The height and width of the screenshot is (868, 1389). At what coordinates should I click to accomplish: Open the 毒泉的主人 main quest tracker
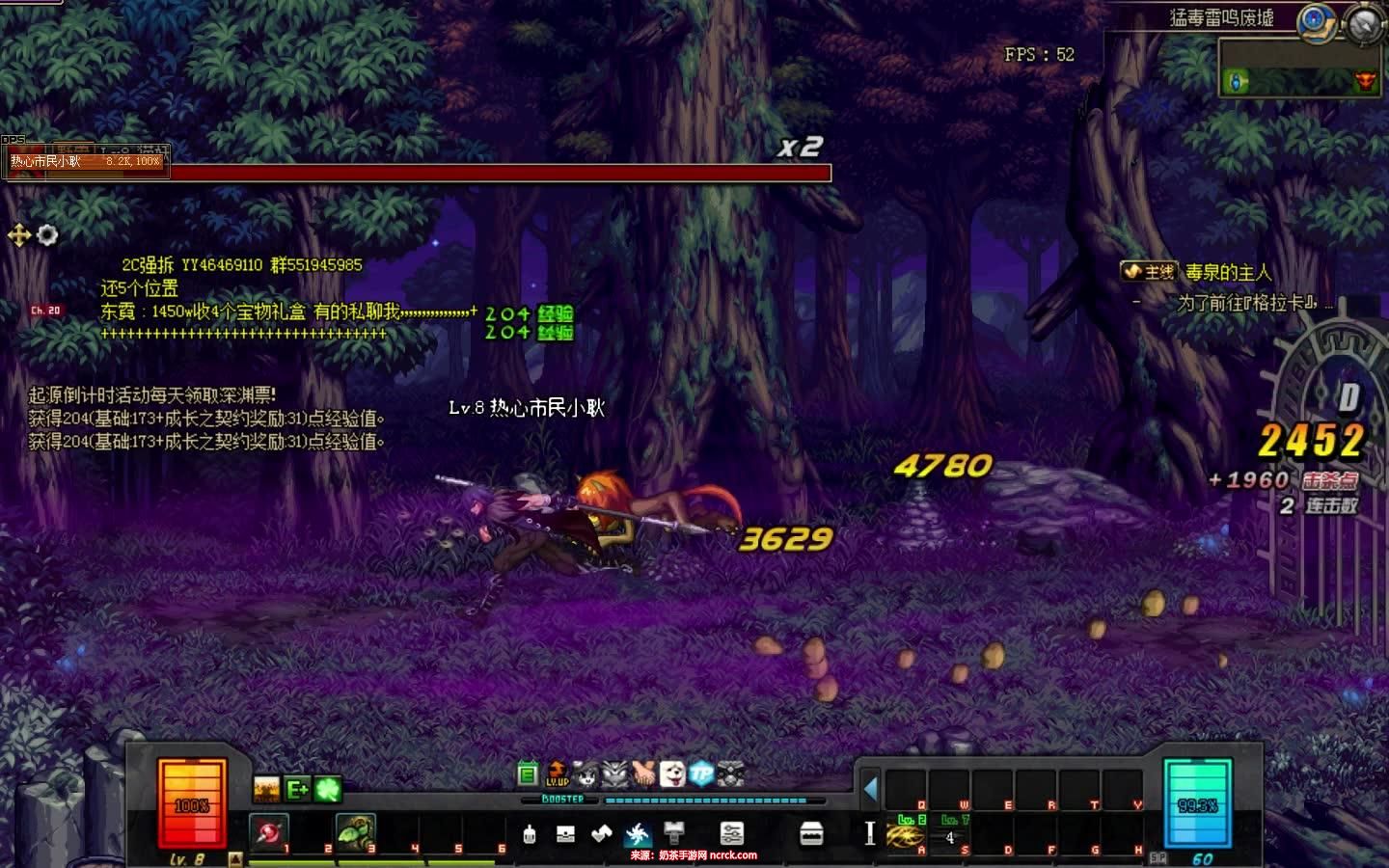(1227, 273)
